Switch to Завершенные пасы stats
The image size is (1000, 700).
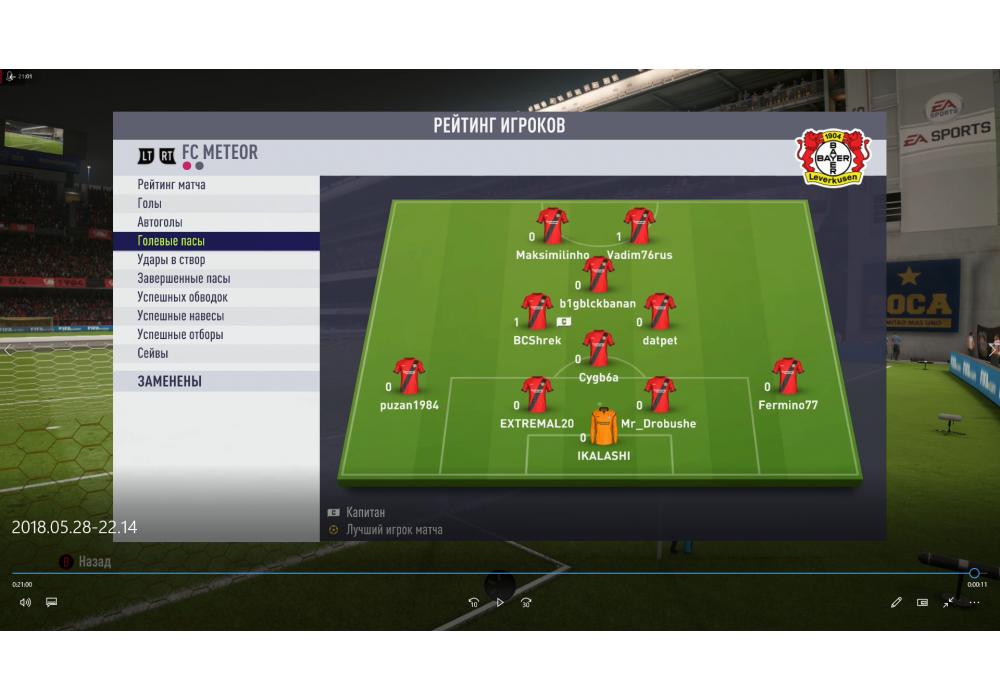pos(184,279)
